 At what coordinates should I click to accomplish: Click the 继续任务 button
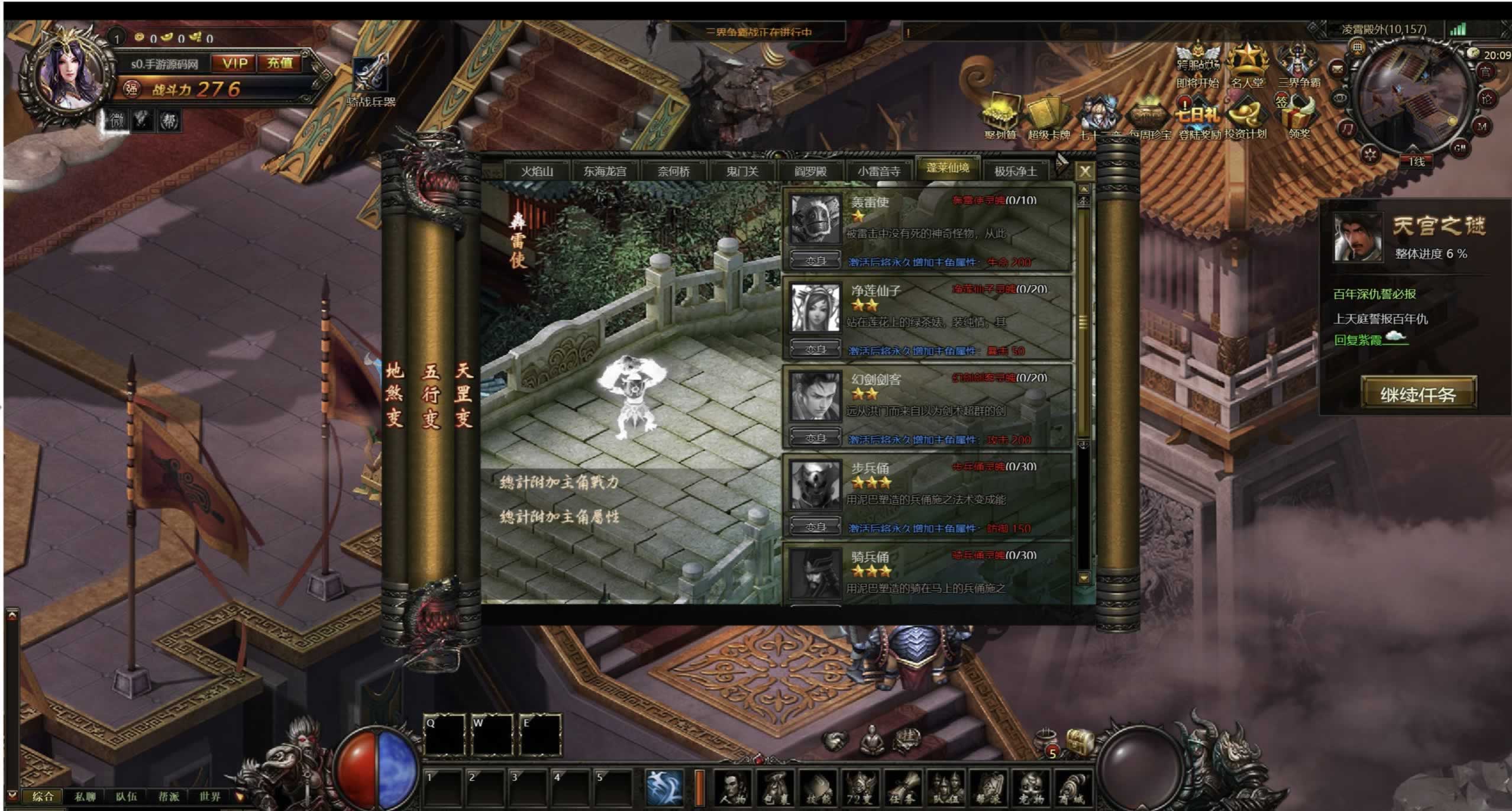click(x=1418, y=394)
